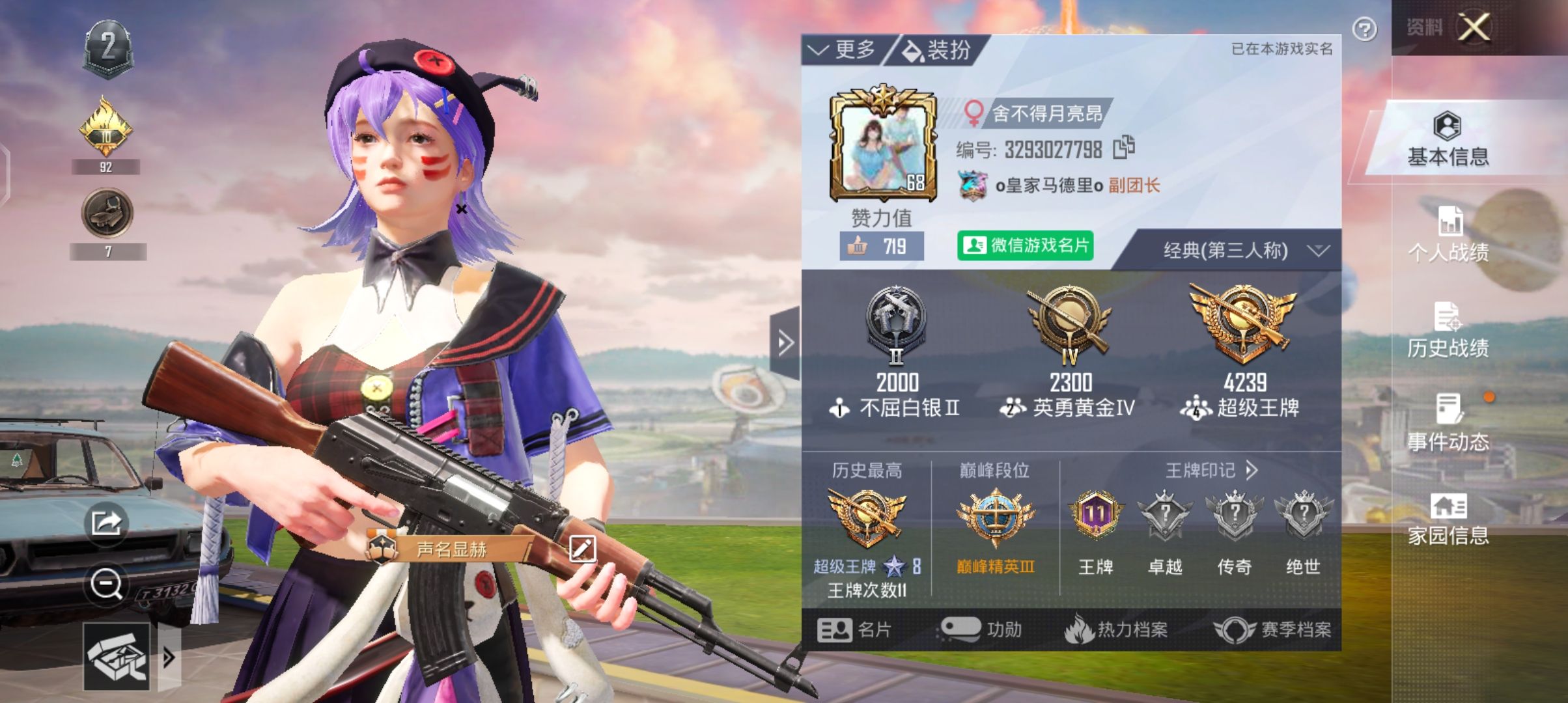Screen dimensions: 1568x703
Task: Click the share arrow icon
Action: click(106, 522)
